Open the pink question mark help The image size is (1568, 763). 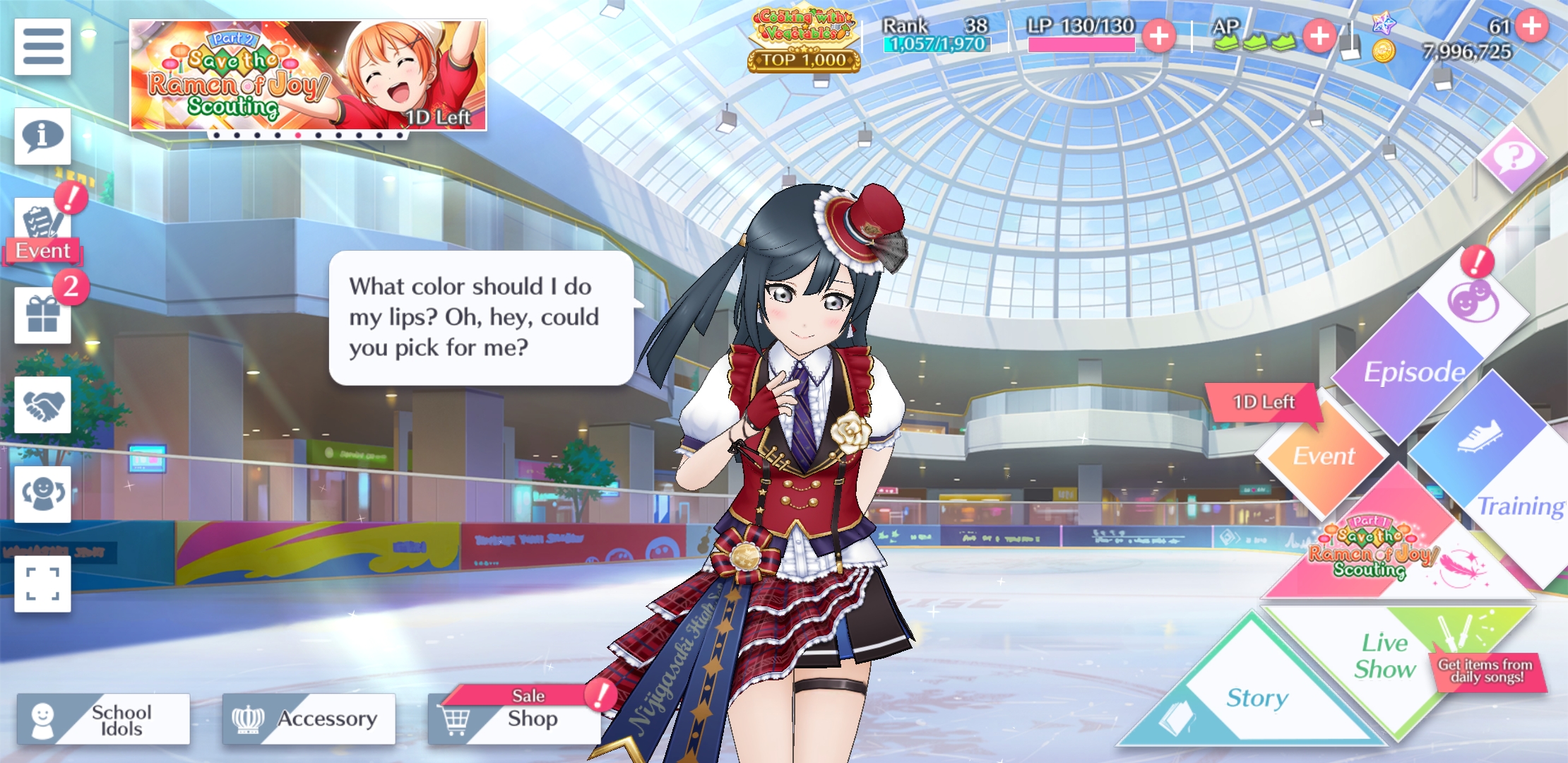pyautogui.click(x=1512, y=158)
